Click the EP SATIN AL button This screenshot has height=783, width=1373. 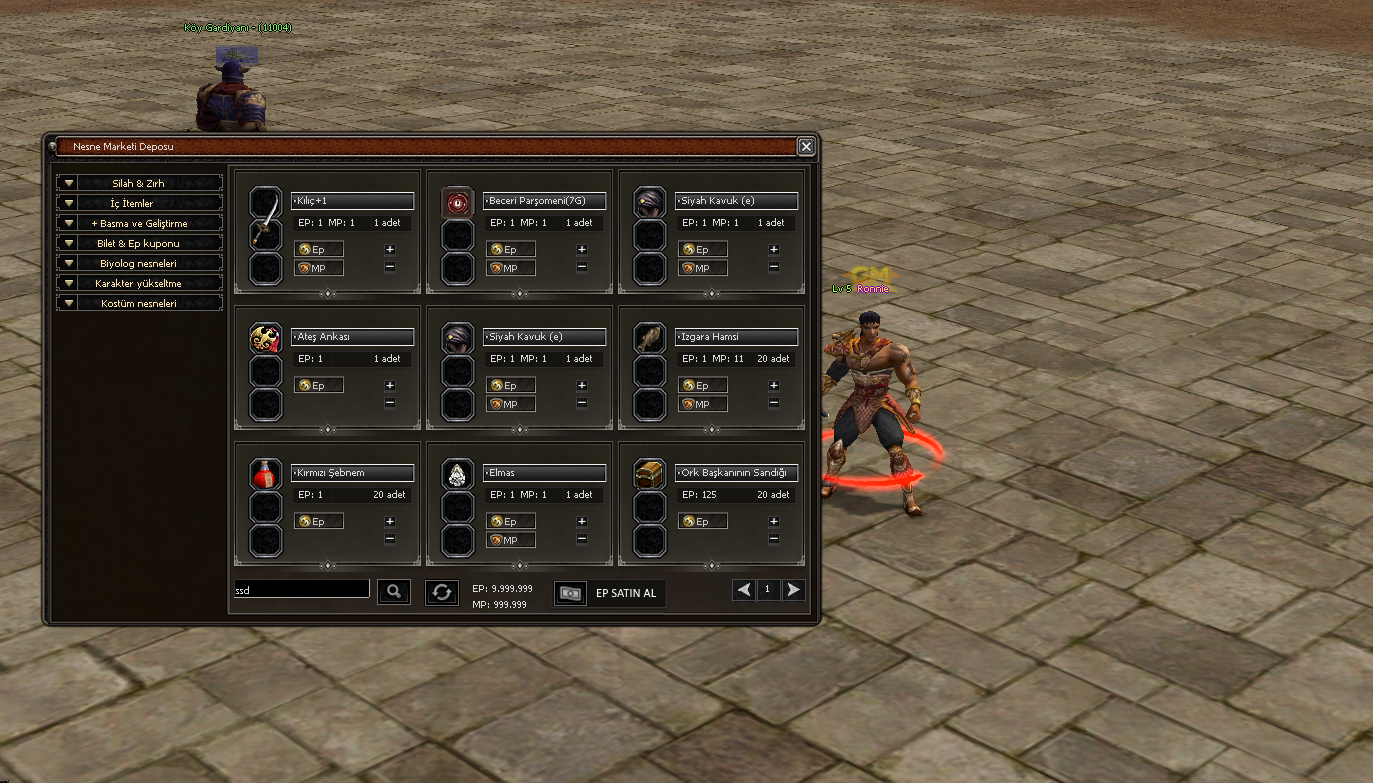click(x=625, y=593)
